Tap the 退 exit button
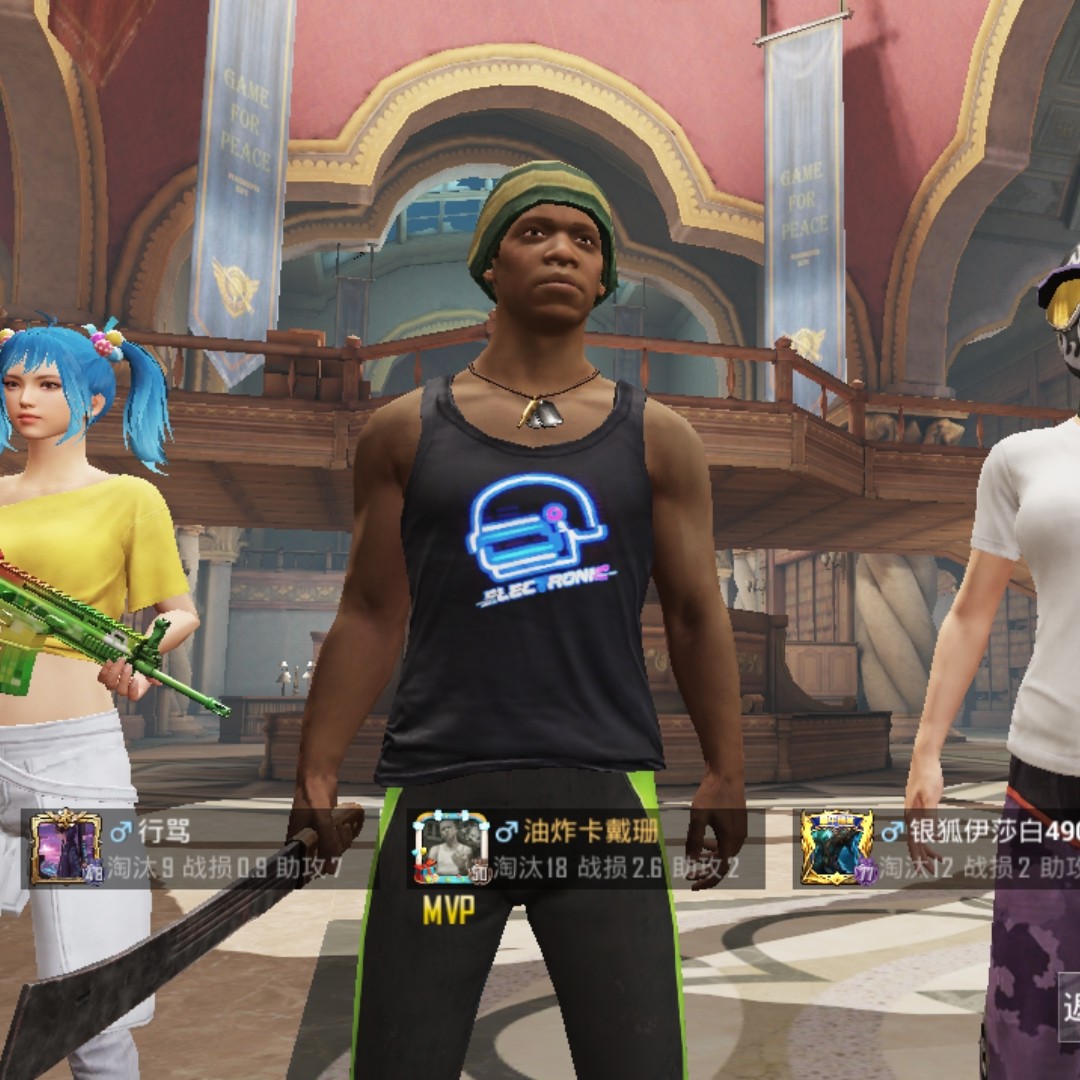Screen dimensions: 1080x1080 pos(1066,1005)
